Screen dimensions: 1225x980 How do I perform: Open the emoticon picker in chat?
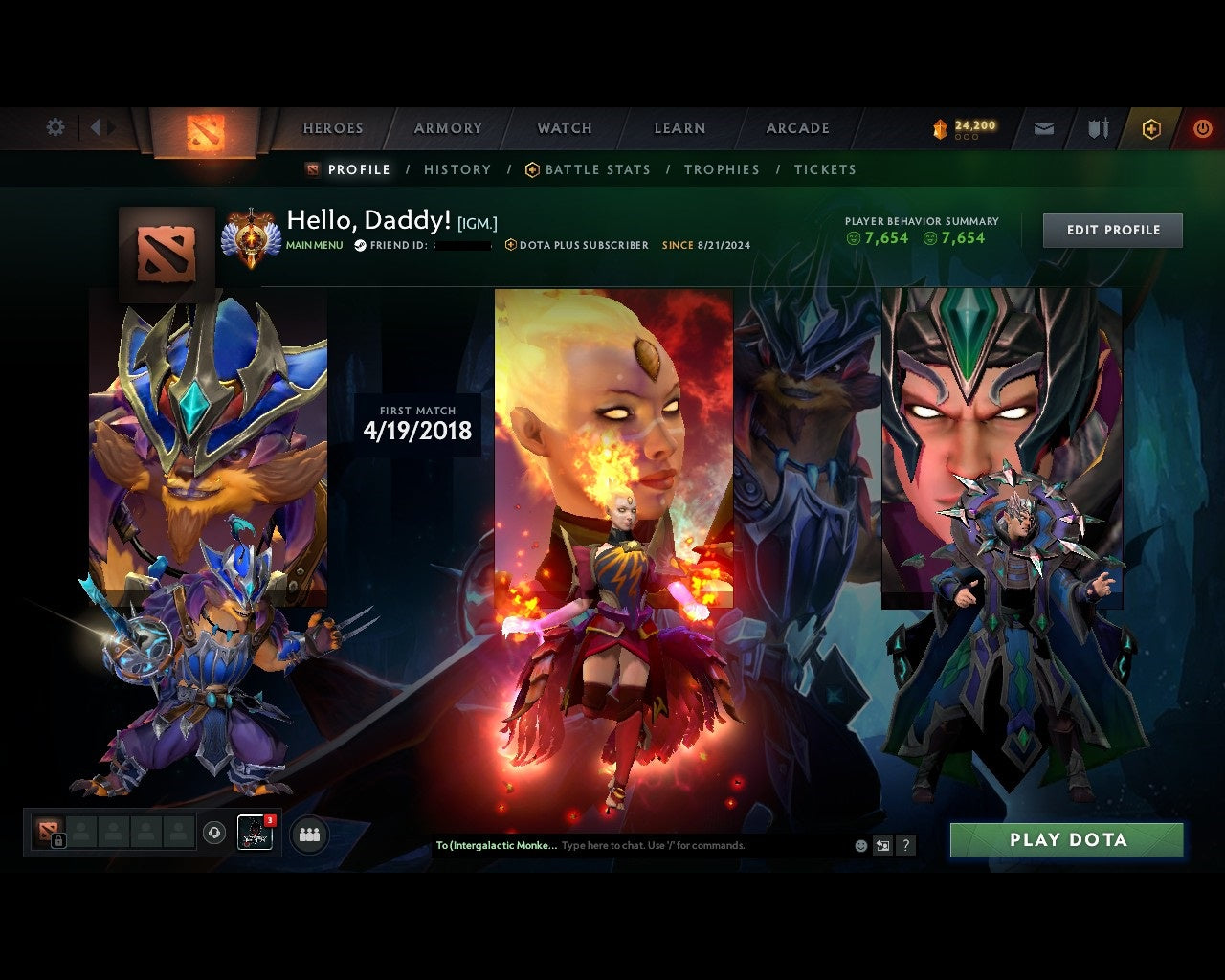click(x=859, y=845)
